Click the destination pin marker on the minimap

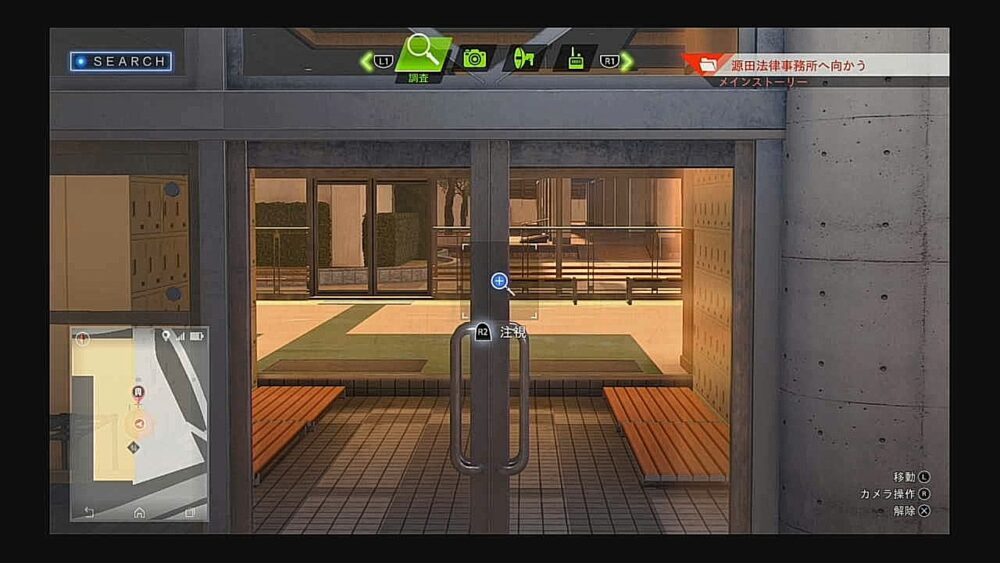coord(138,392)
